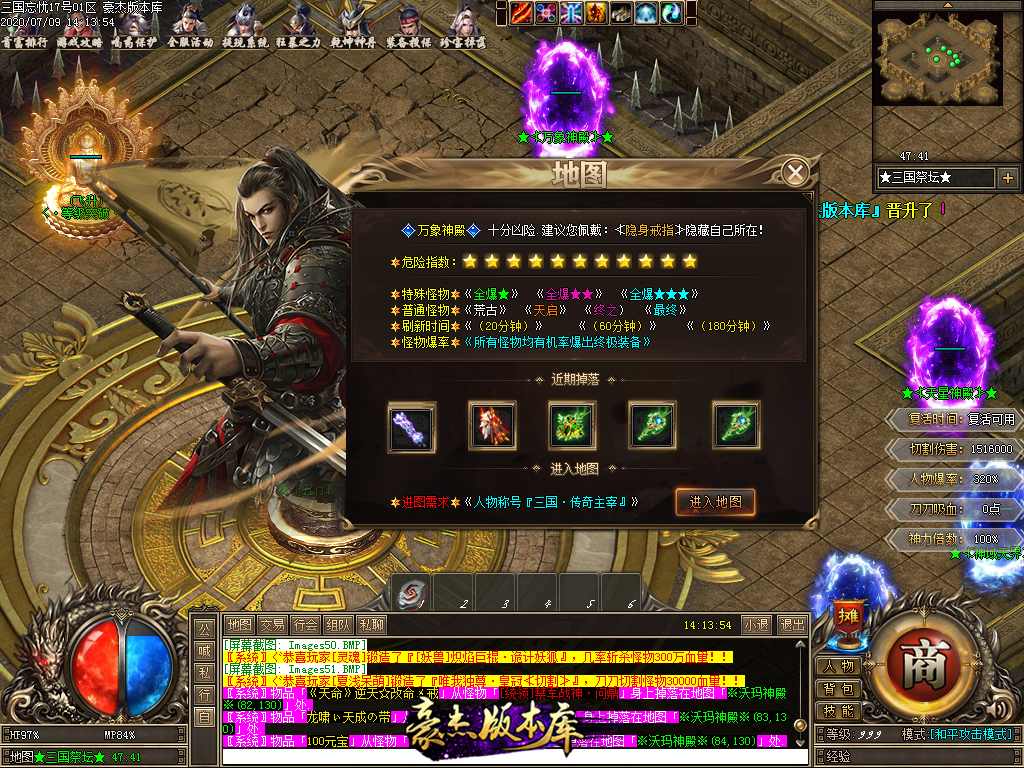Open the 摊 stall banner icon
Screen dimensions: 1024x768
(847, 612)
